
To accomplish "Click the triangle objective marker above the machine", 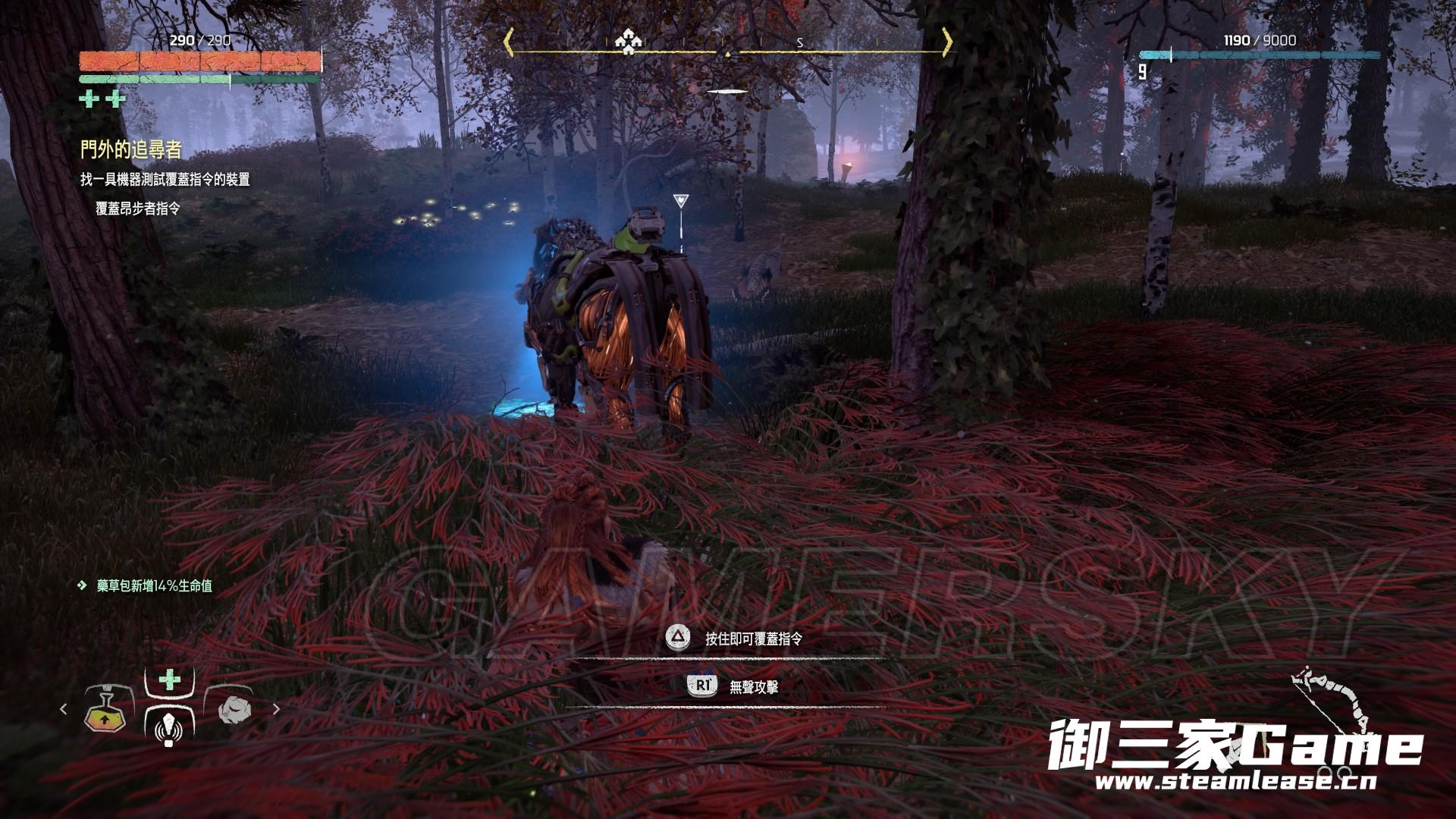I will (x=680, y=202).
